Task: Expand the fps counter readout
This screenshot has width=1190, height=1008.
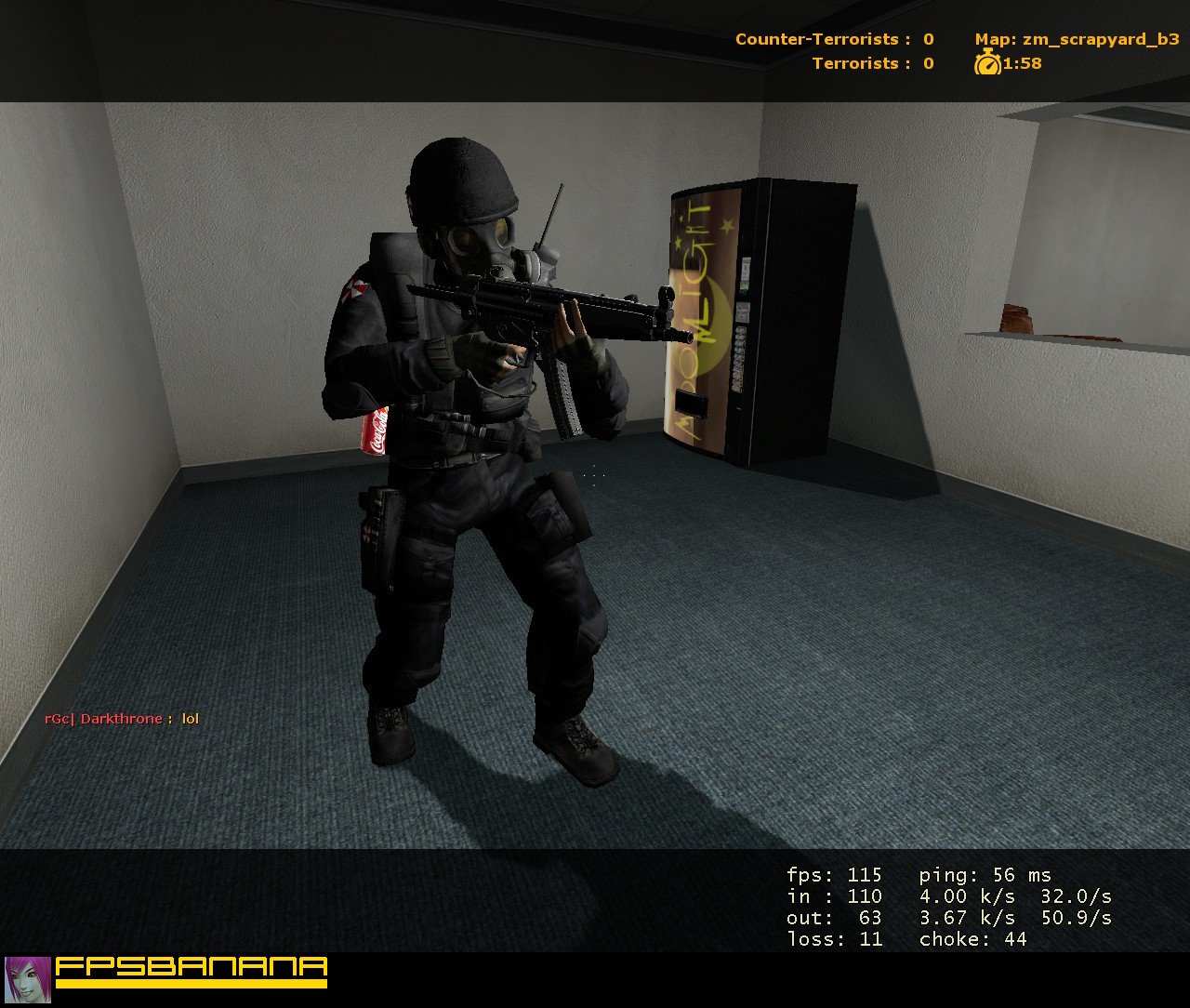Action: pyautogui.click(x=832, y=875)
